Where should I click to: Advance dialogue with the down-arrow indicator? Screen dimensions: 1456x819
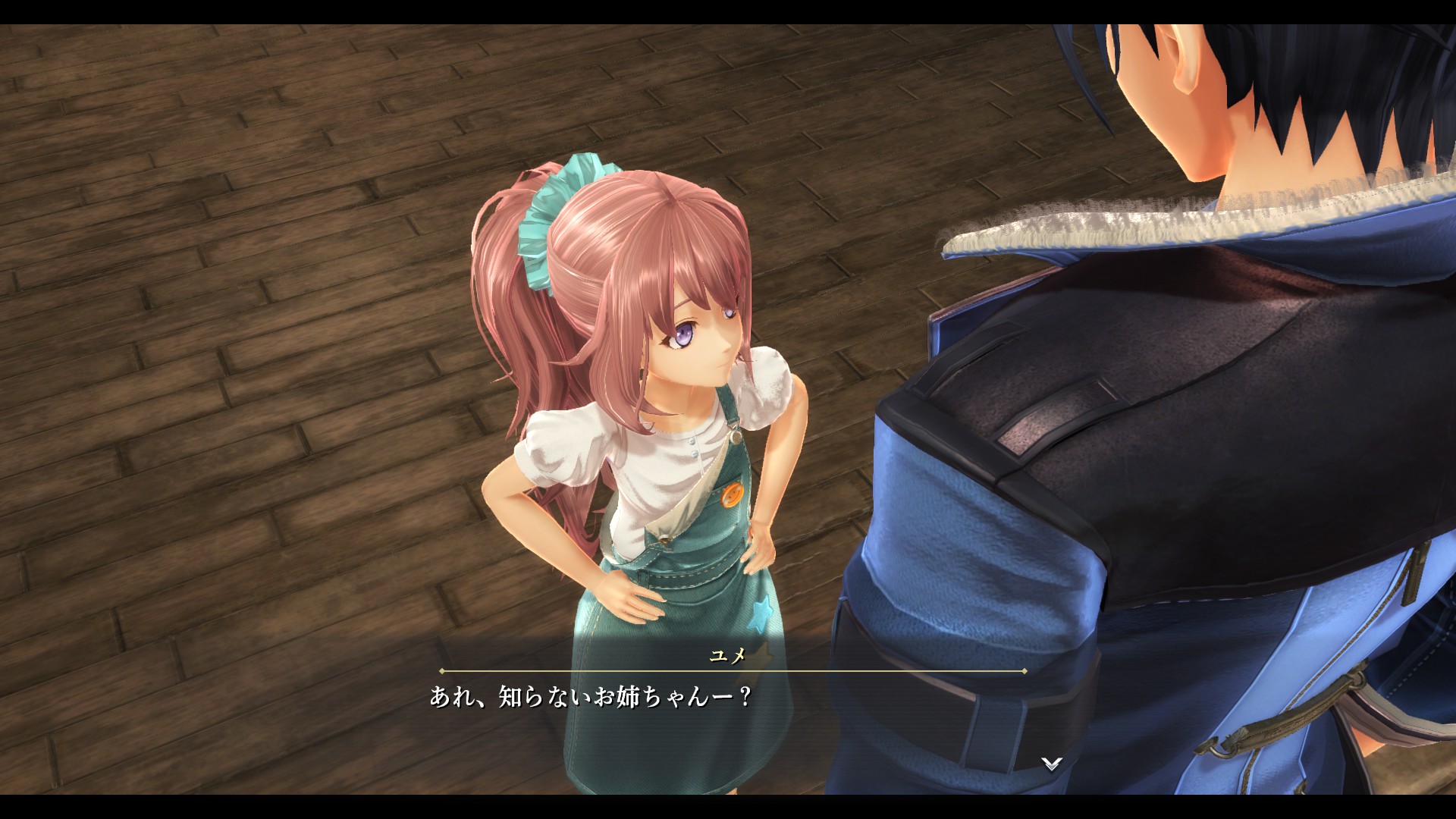coord(1051,763)
